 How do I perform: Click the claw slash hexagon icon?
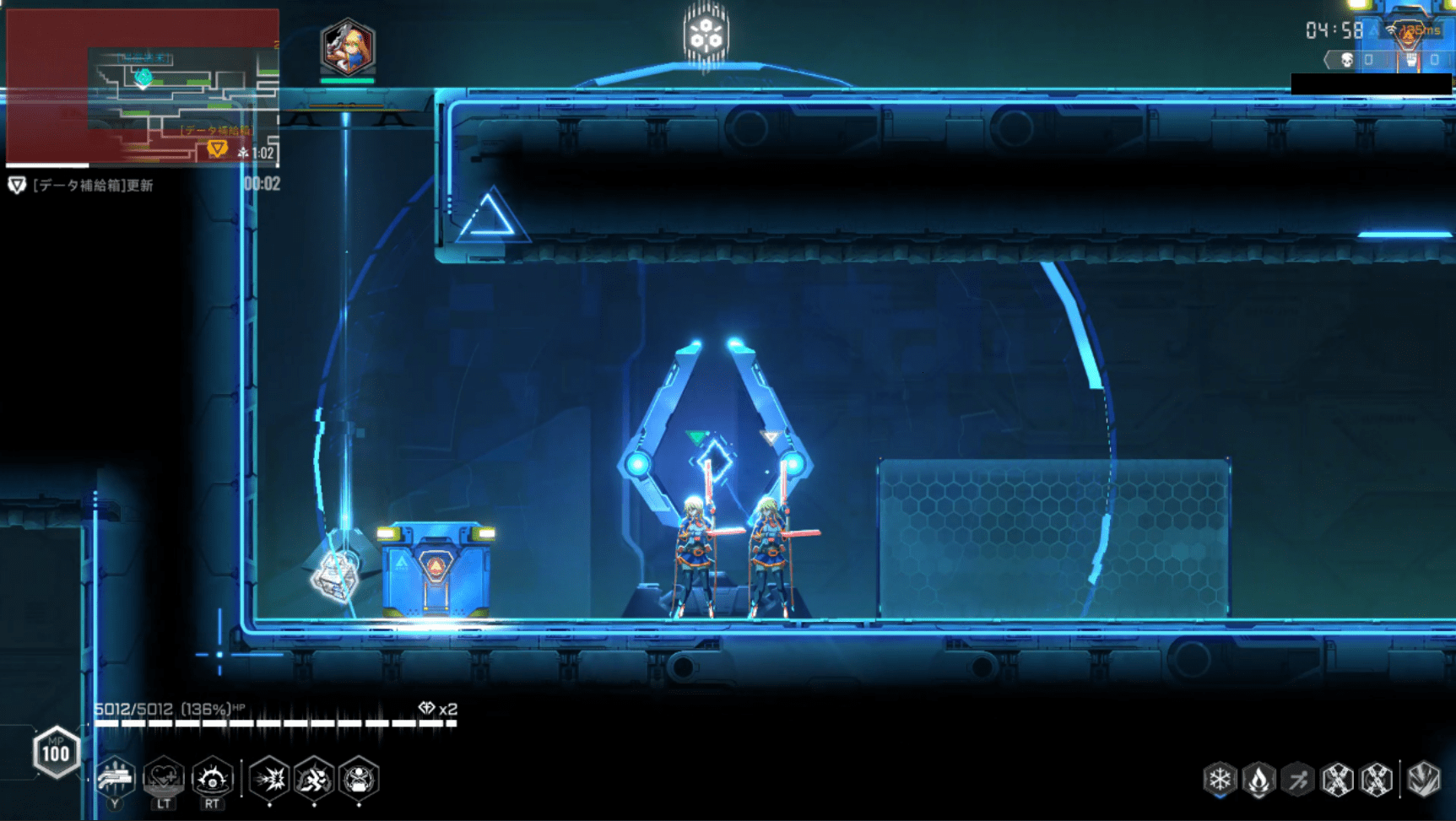[x=1423, y=779]
